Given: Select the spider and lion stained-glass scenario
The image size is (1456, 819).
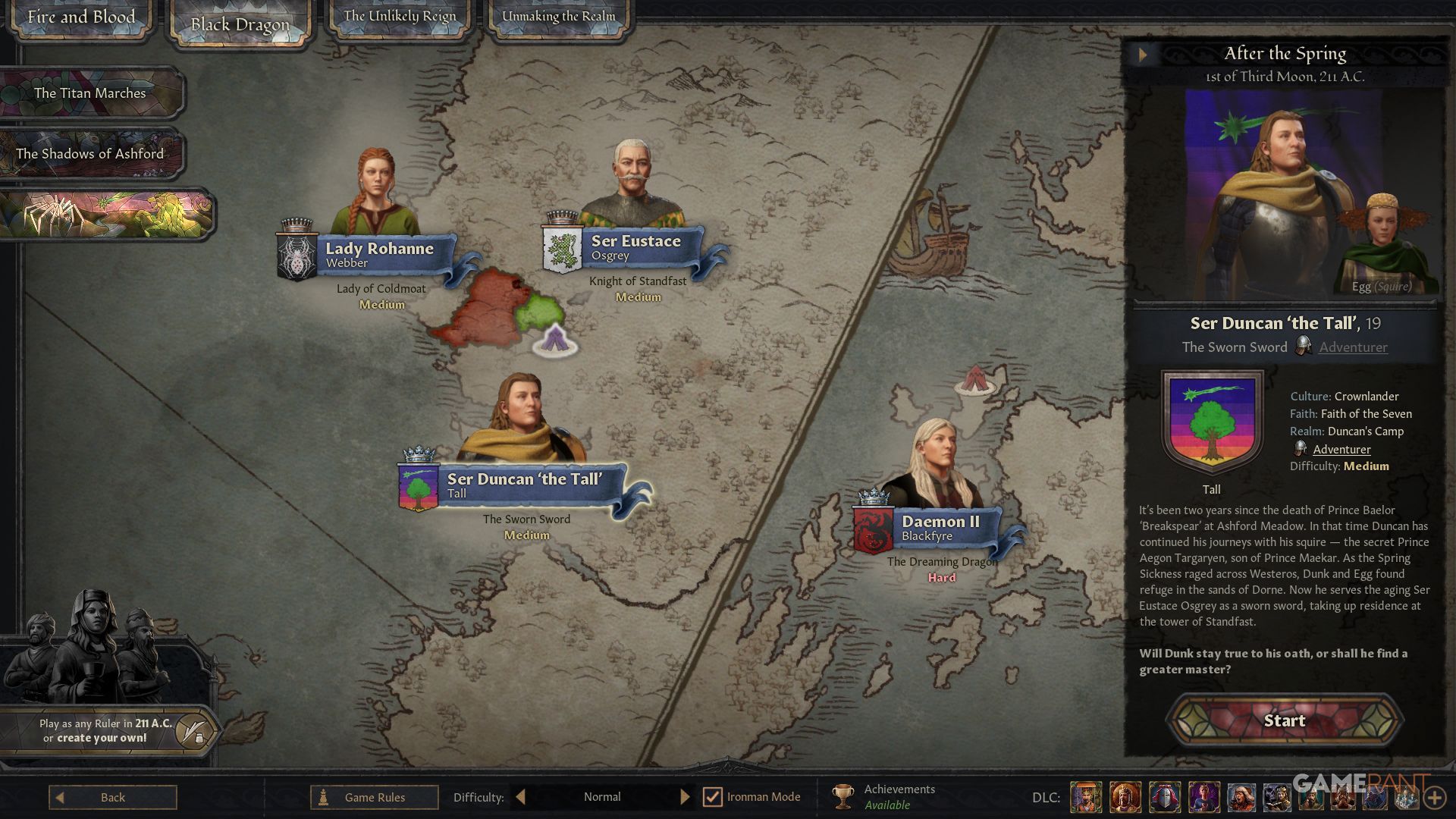Looking at the screenshot, I should pos(106,215).
